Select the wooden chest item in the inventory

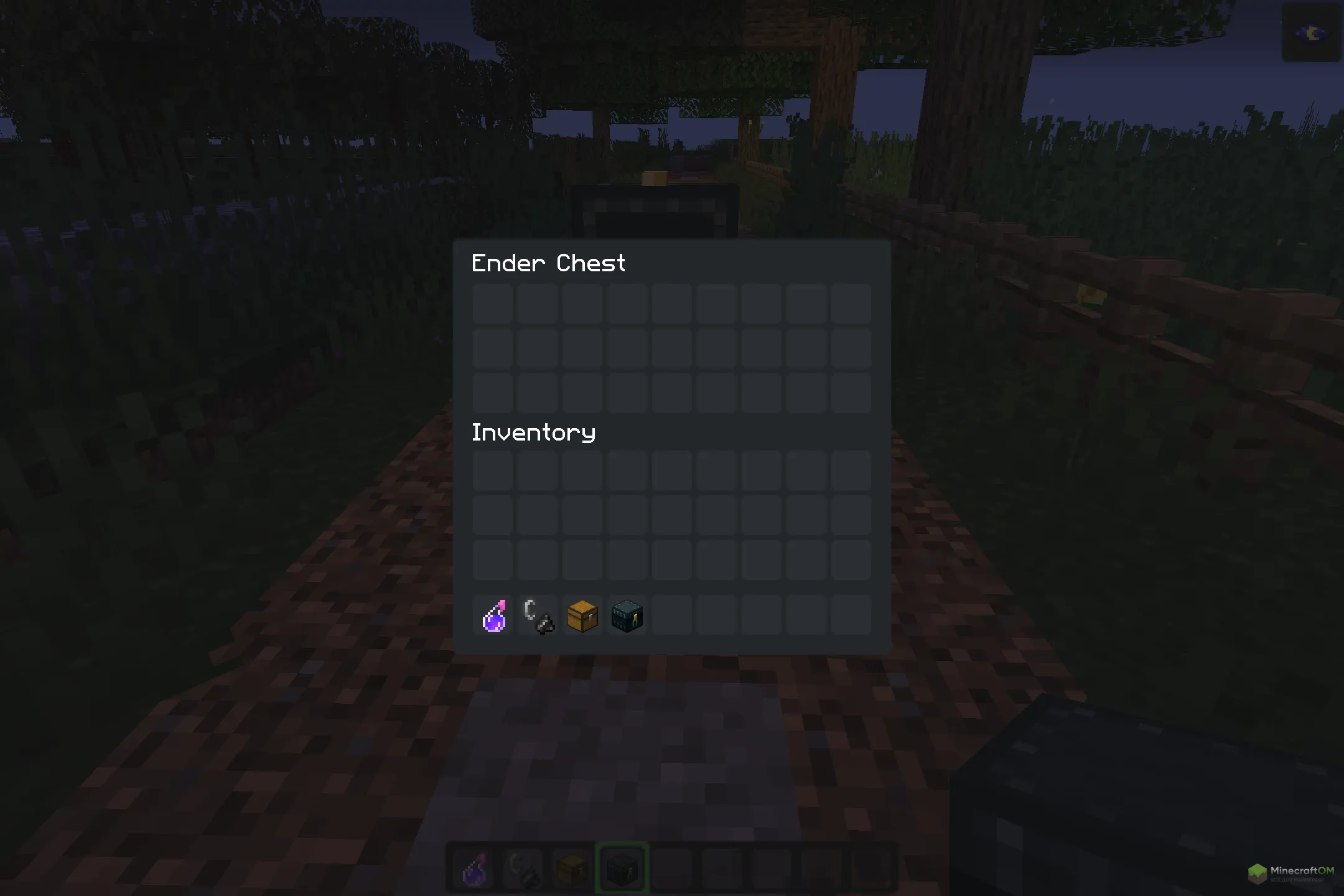click(x=582, y=615)
